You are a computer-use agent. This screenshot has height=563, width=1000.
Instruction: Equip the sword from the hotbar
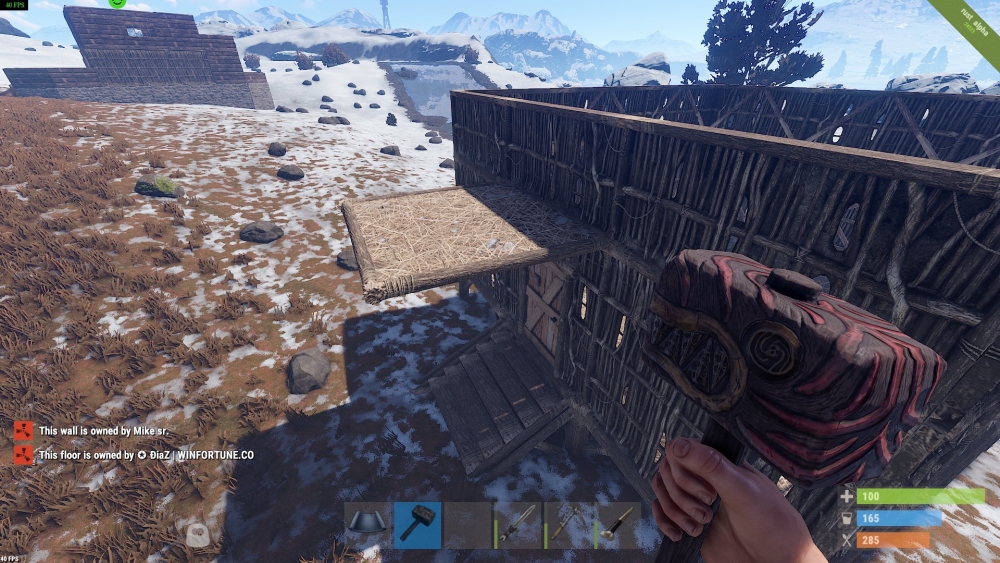[518, 525]
